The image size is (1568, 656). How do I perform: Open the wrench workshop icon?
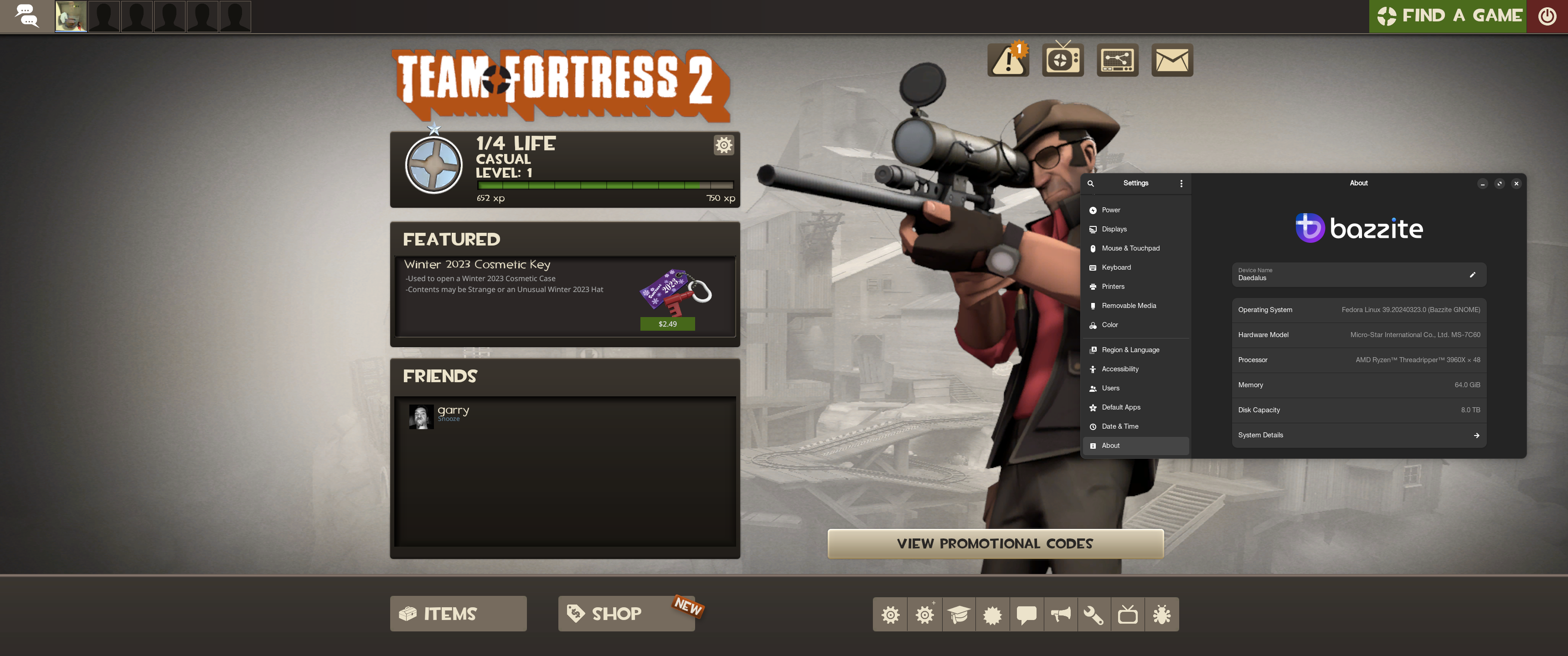1093,615
